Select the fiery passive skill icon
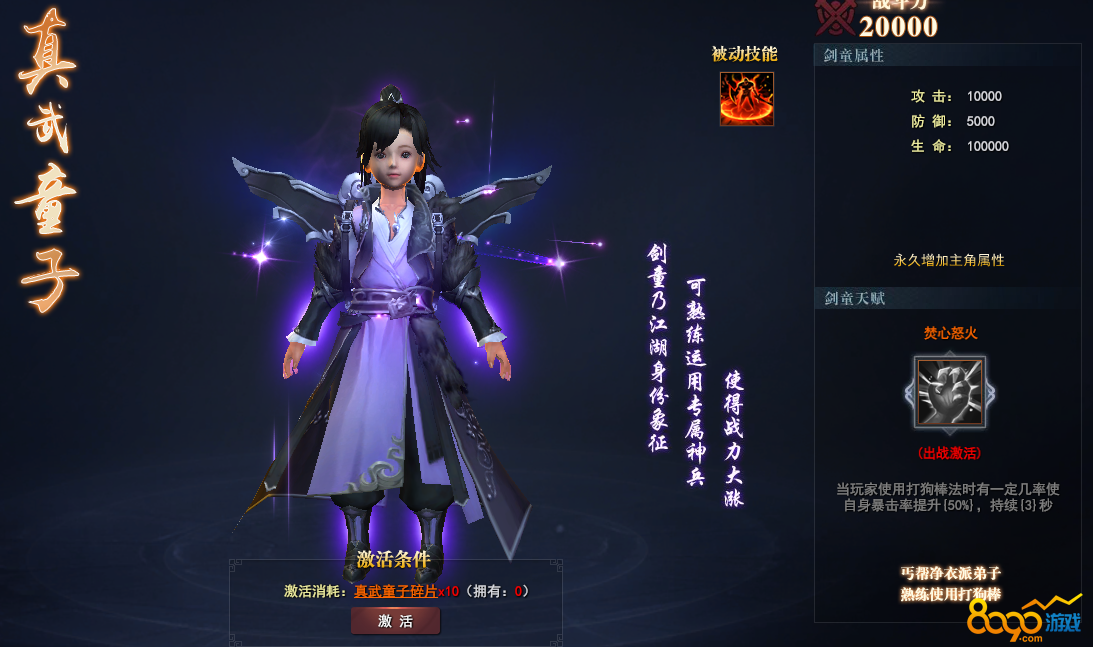Image resolution: width=1093 pixels, height=647 pixels. pos(746,98)
